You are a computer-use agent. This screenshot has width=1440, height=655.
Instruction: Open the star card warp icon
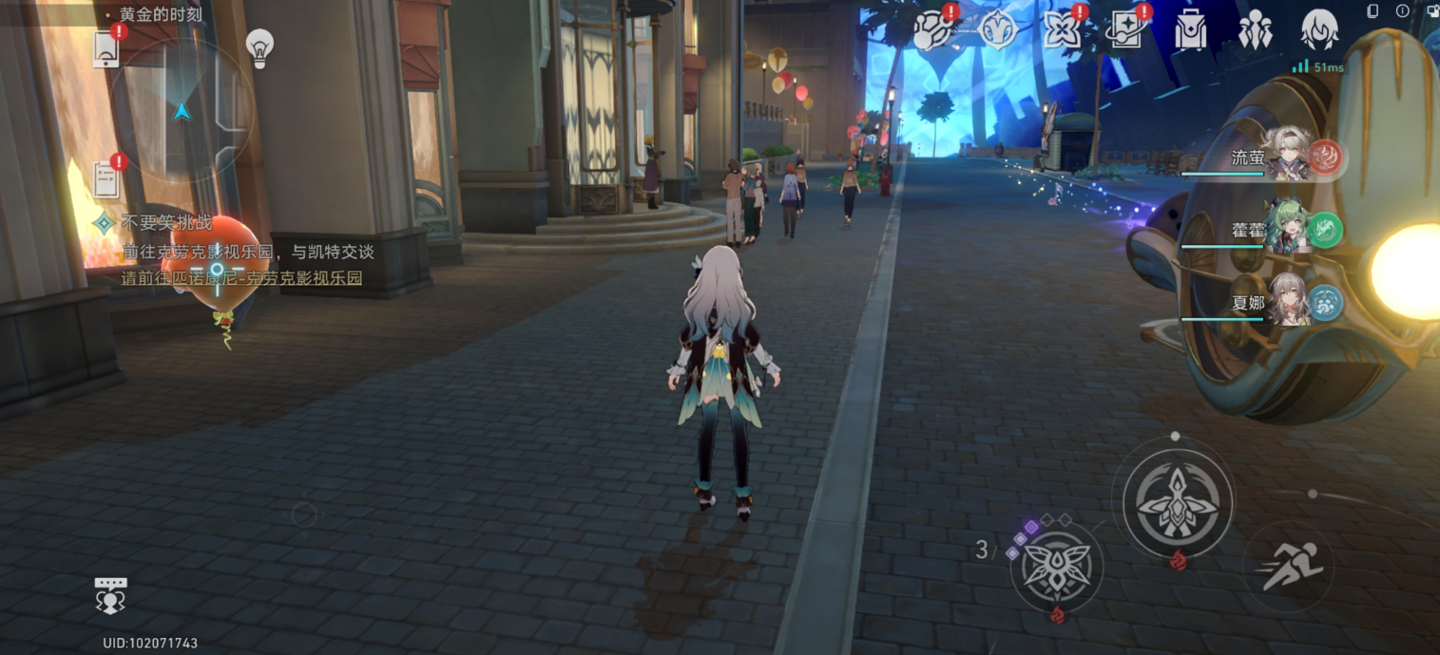click(x=1127, y=30)
